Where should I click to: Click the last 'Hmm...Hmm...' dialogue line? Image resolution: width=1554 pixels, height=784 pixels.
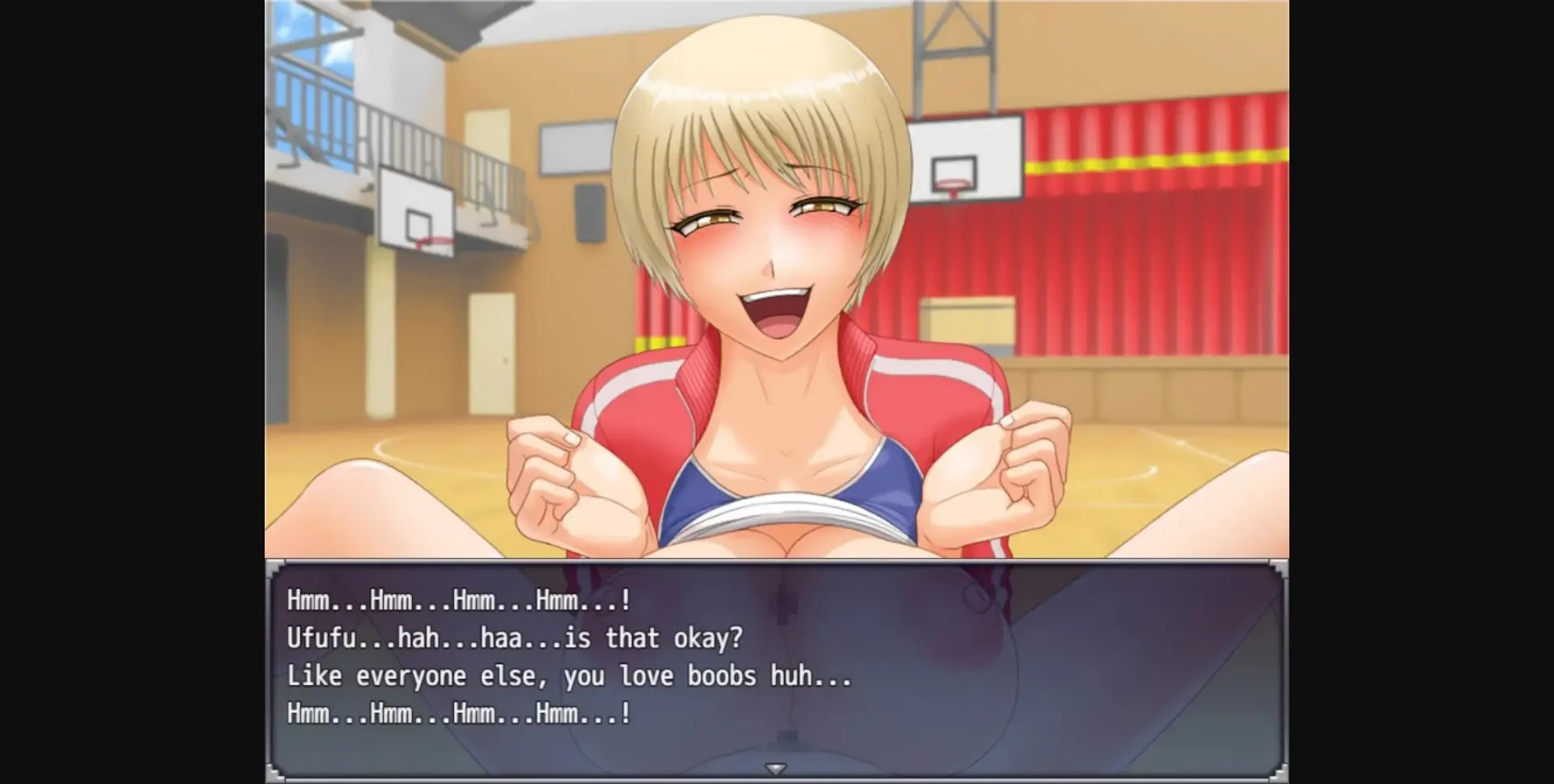[457, 712]
